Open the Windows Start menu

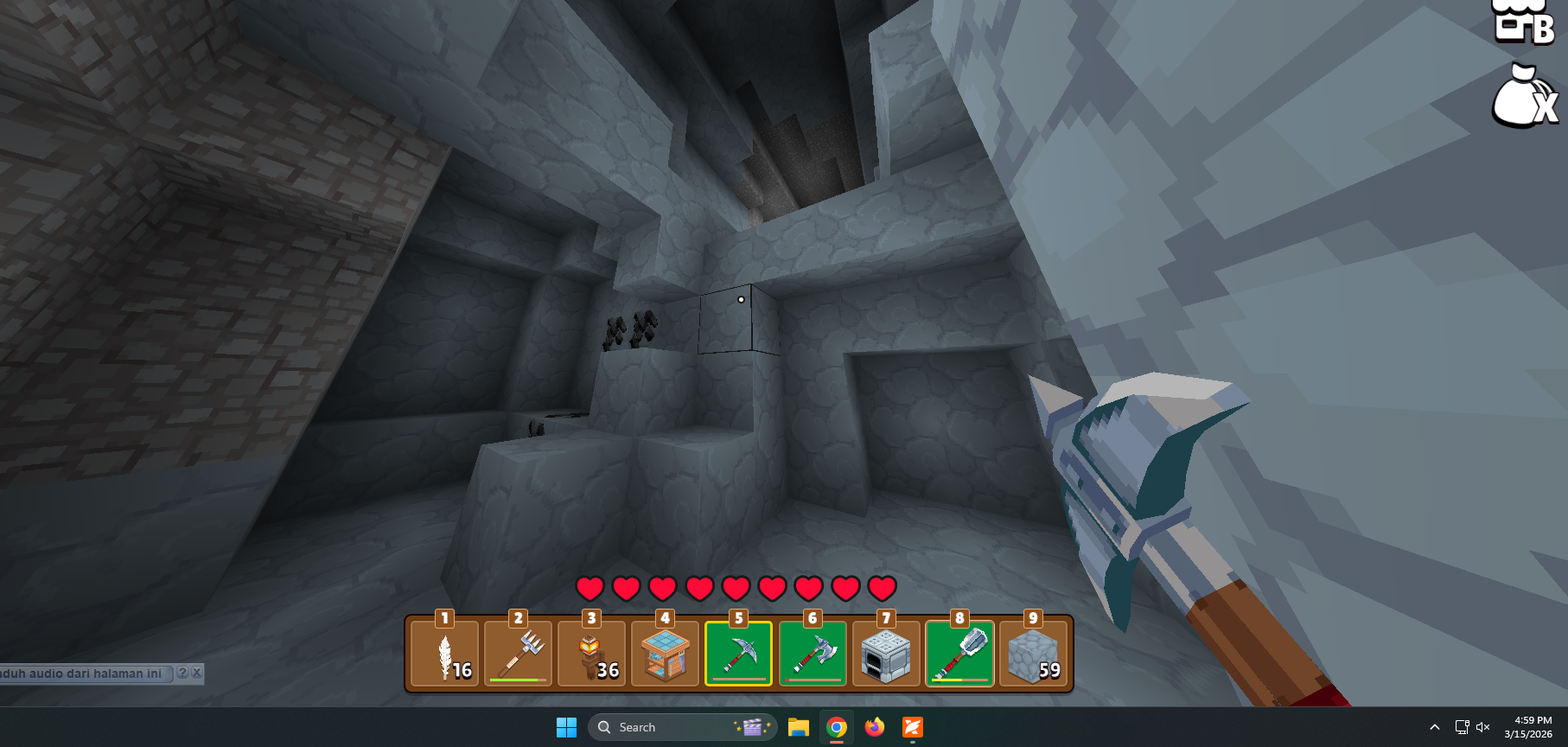(x=566, y=727)
